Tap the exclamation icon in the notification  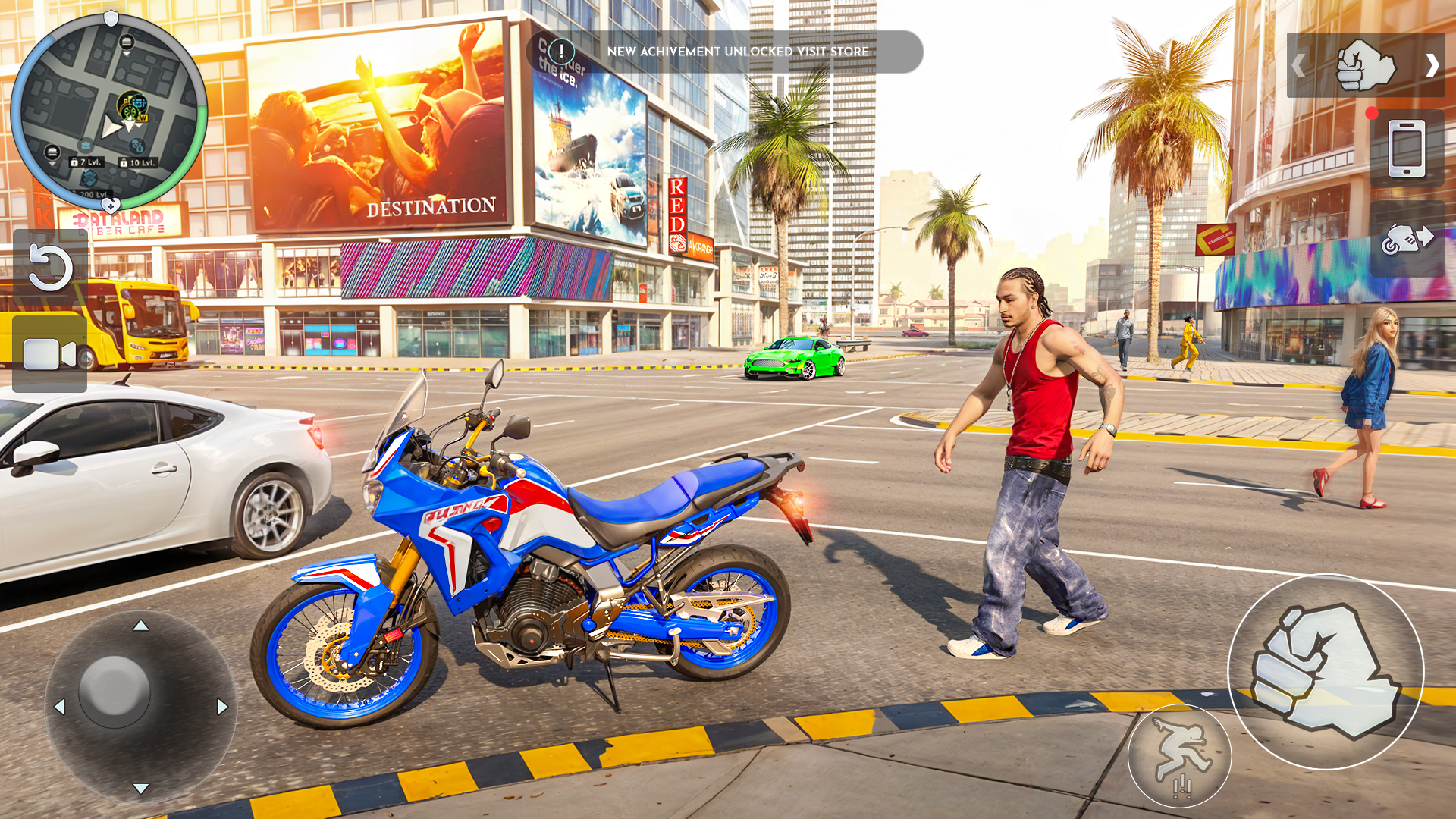561,51
